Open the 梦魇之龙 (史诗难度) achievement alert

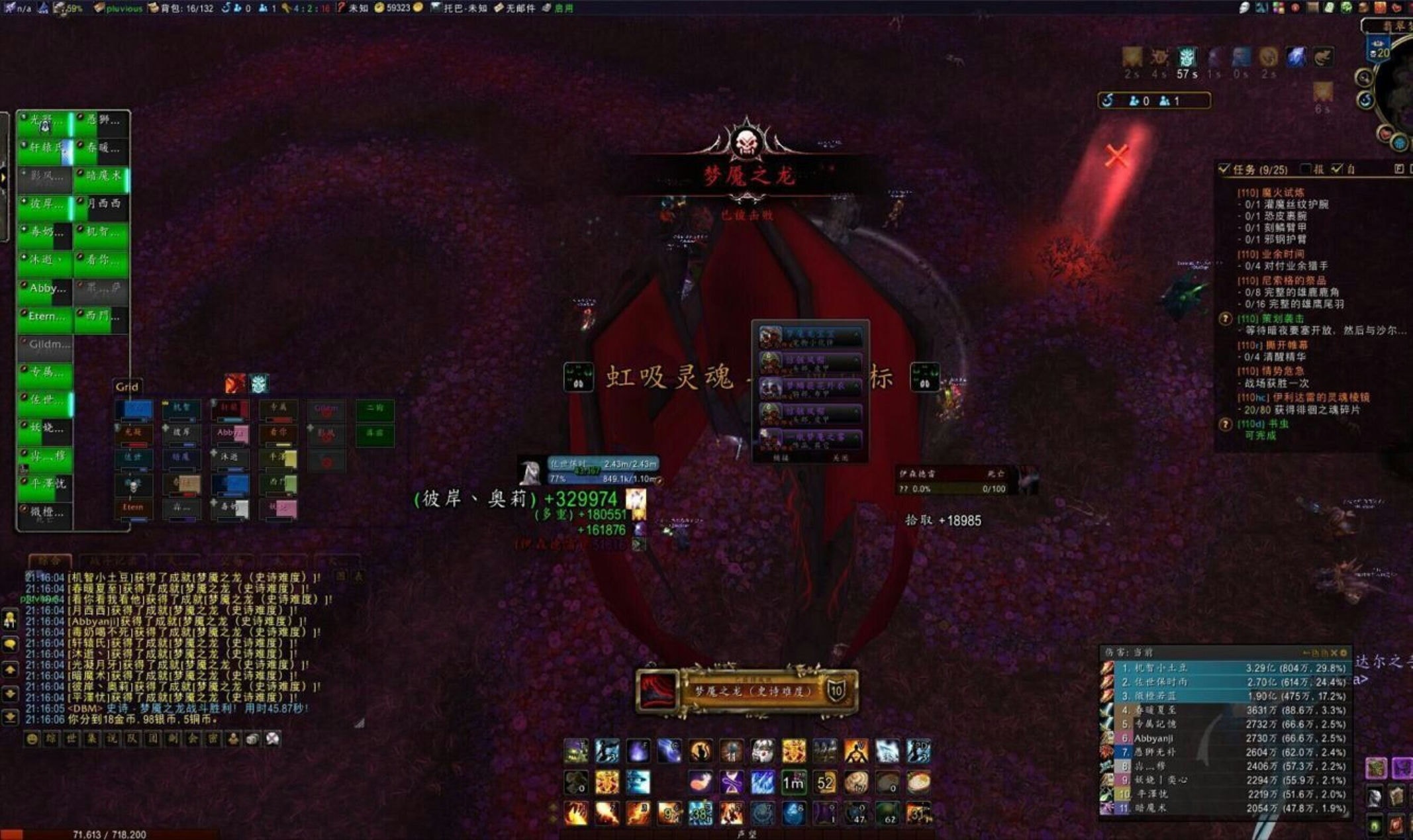click(x=748, y=691)
